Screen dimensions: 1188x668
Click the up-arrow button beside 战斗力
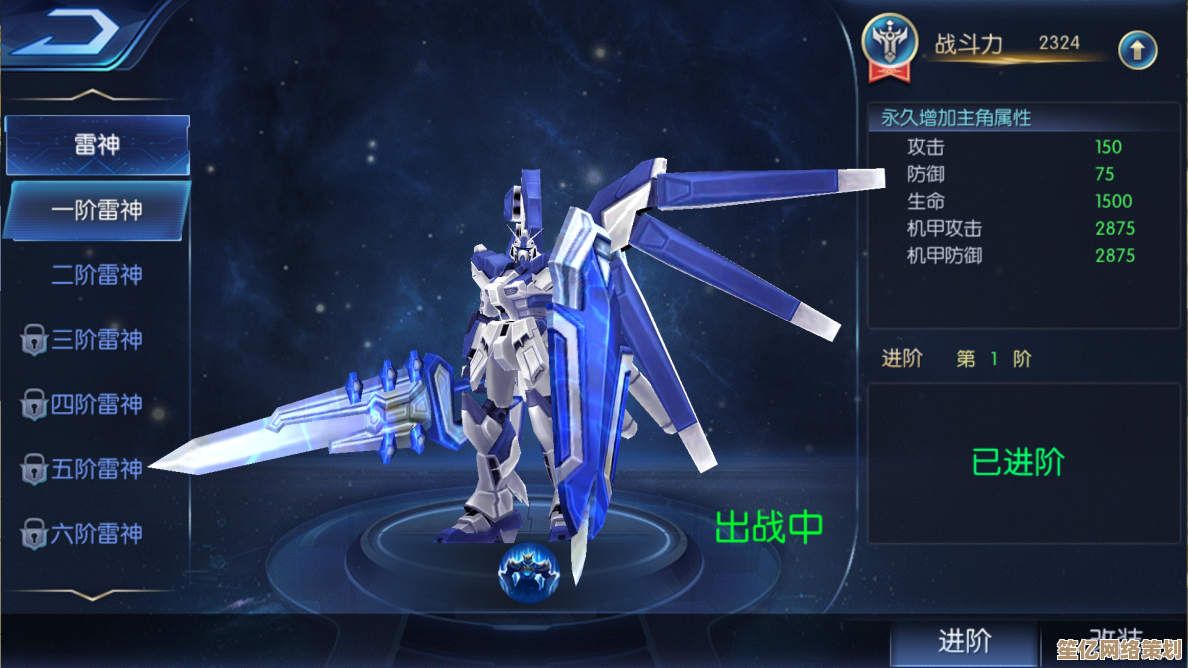point(1137,48)
